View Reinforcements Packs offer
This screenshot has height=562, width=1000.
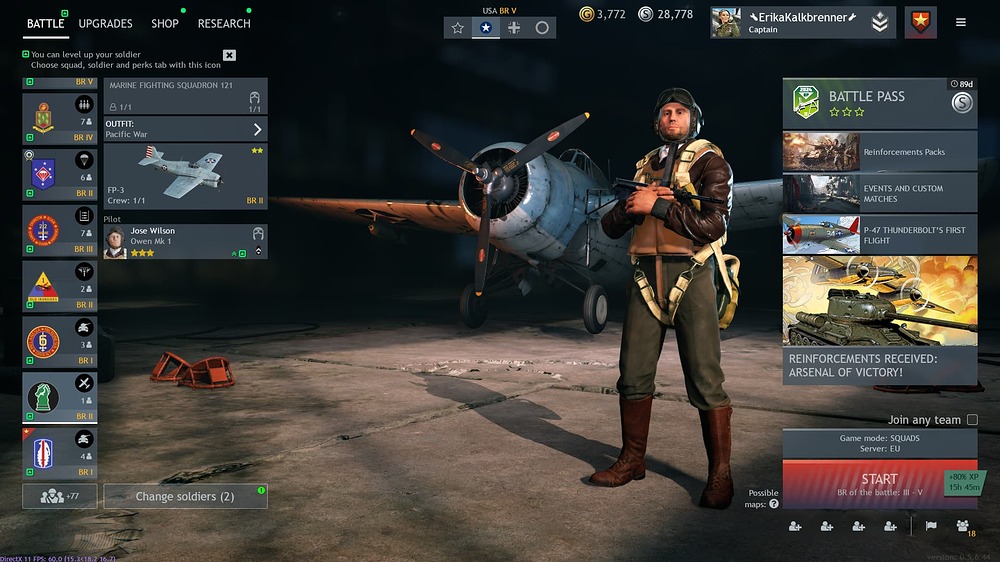click(x=879, y=151)
